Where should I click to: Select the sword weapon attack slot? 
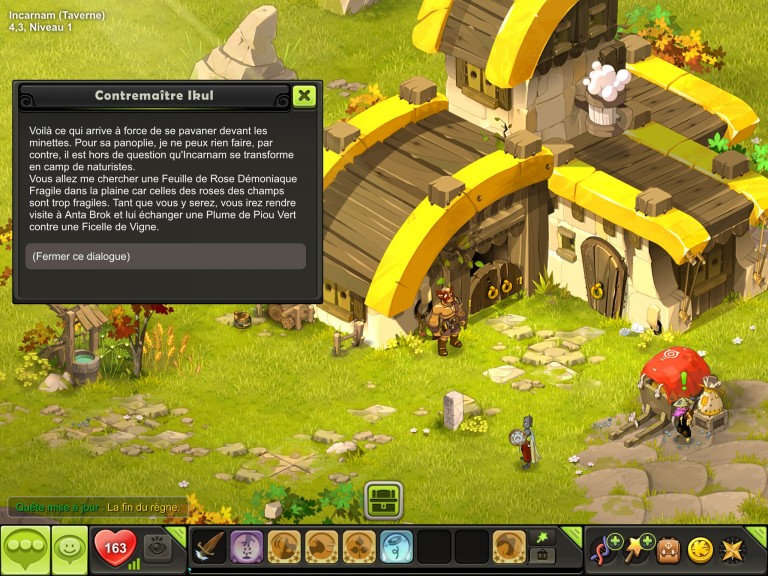[209, 547]
